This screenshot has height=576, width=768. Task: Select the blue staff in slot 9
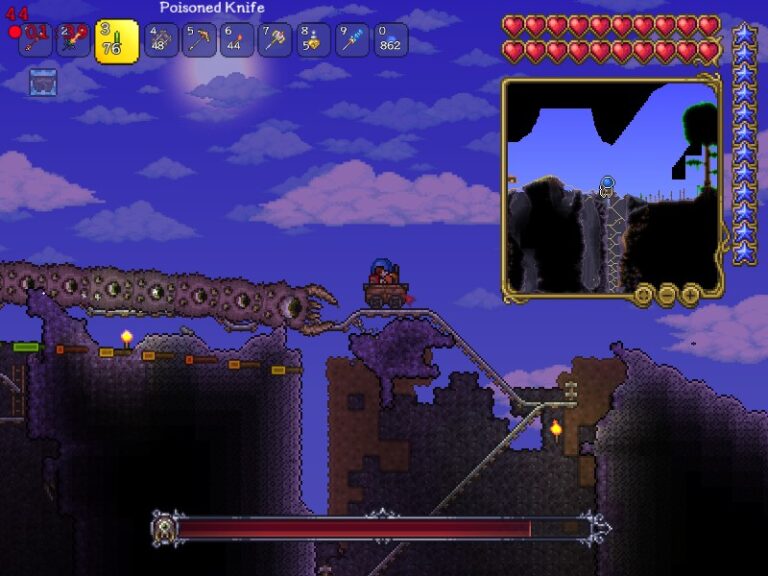[x=352, y=40]
